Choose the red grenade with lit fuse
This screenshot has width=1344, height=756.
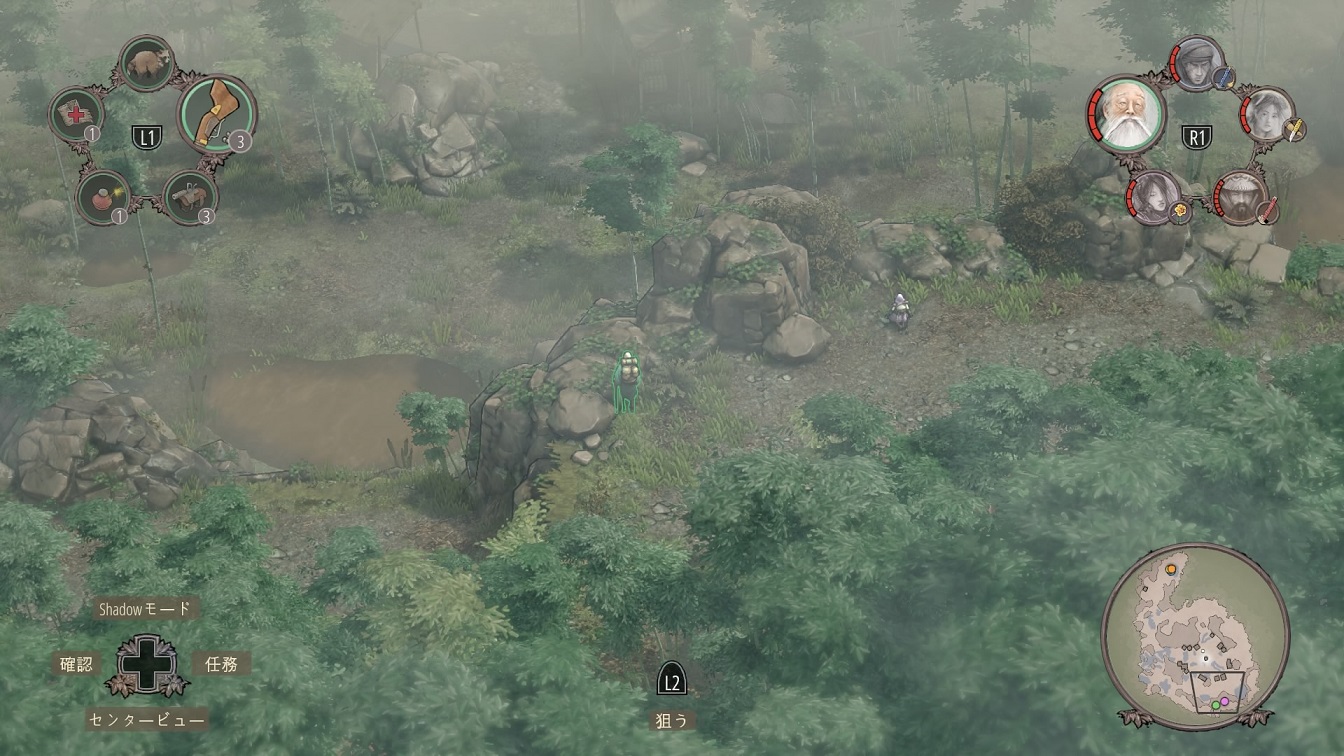click(x=102, y=195)
